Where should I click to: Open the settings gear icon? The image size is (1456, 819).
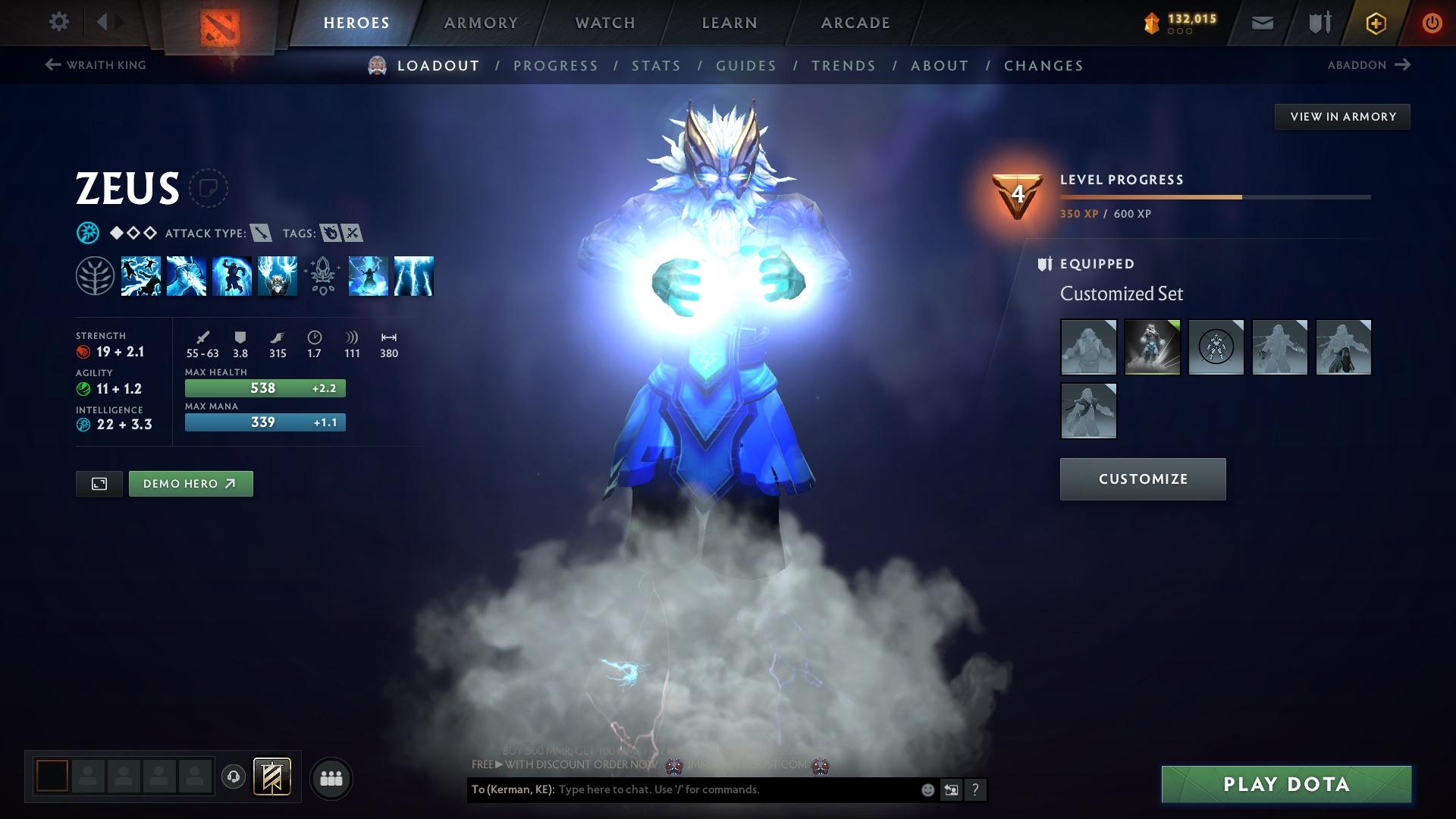point(58,22)
